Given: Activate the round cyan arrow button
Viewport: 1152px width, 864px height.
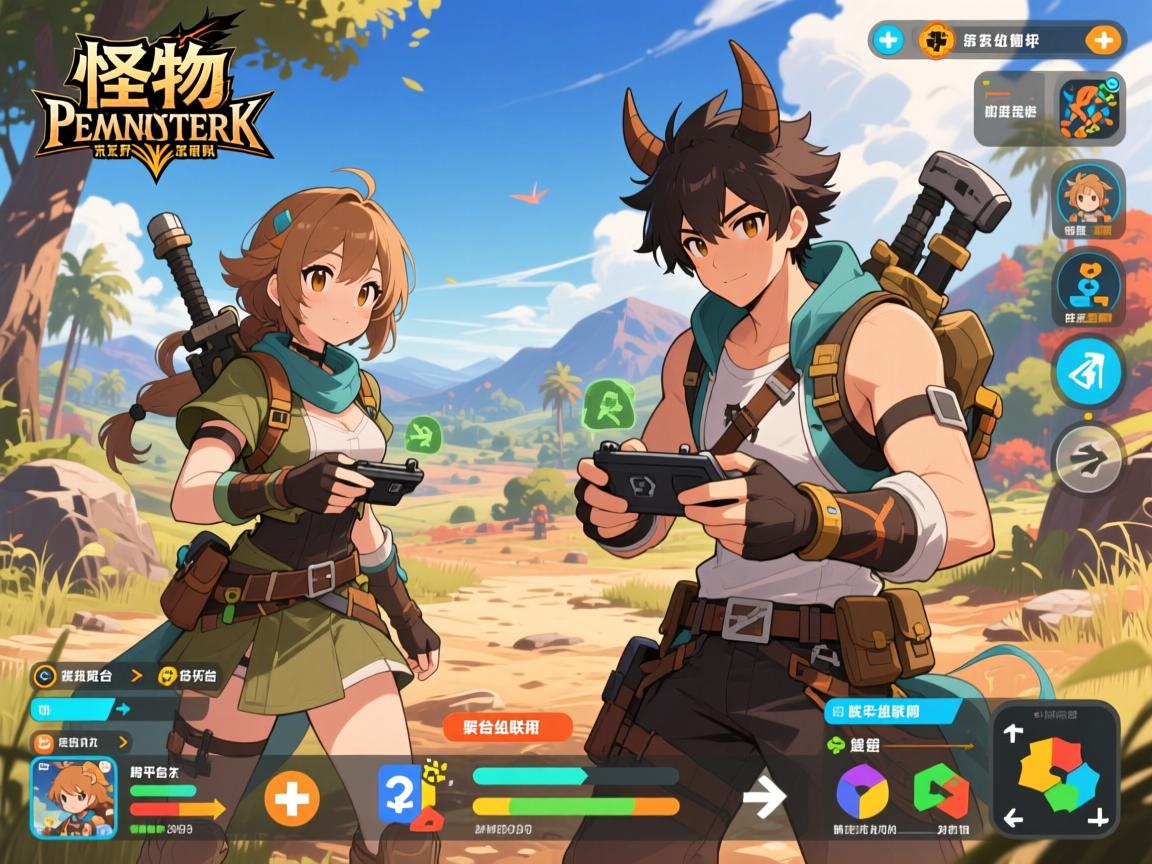Looking at the screenshot, I should [x=1088, y=370].
